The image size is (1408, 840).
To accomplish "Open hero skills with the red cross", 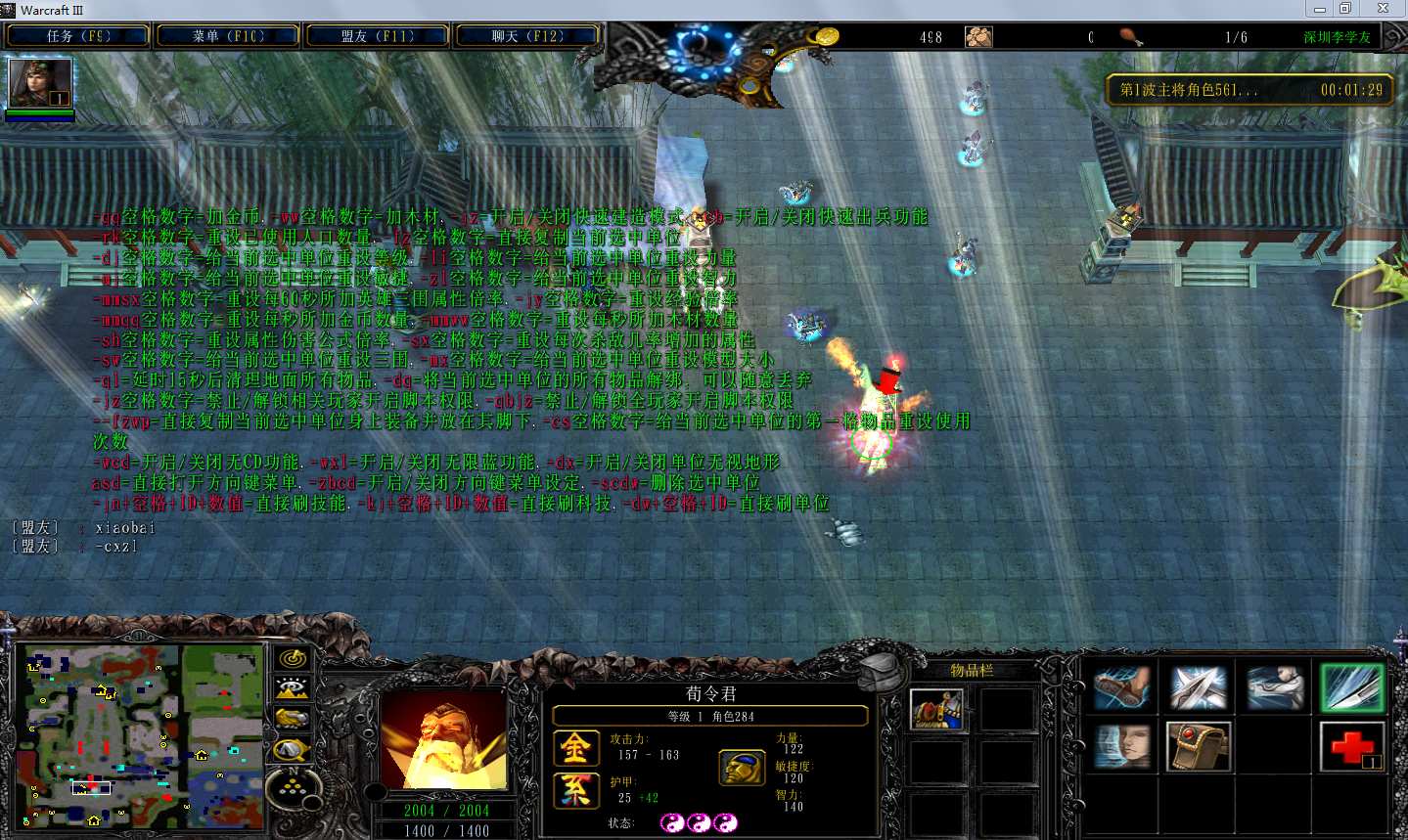I will [x=1351, y=747].
